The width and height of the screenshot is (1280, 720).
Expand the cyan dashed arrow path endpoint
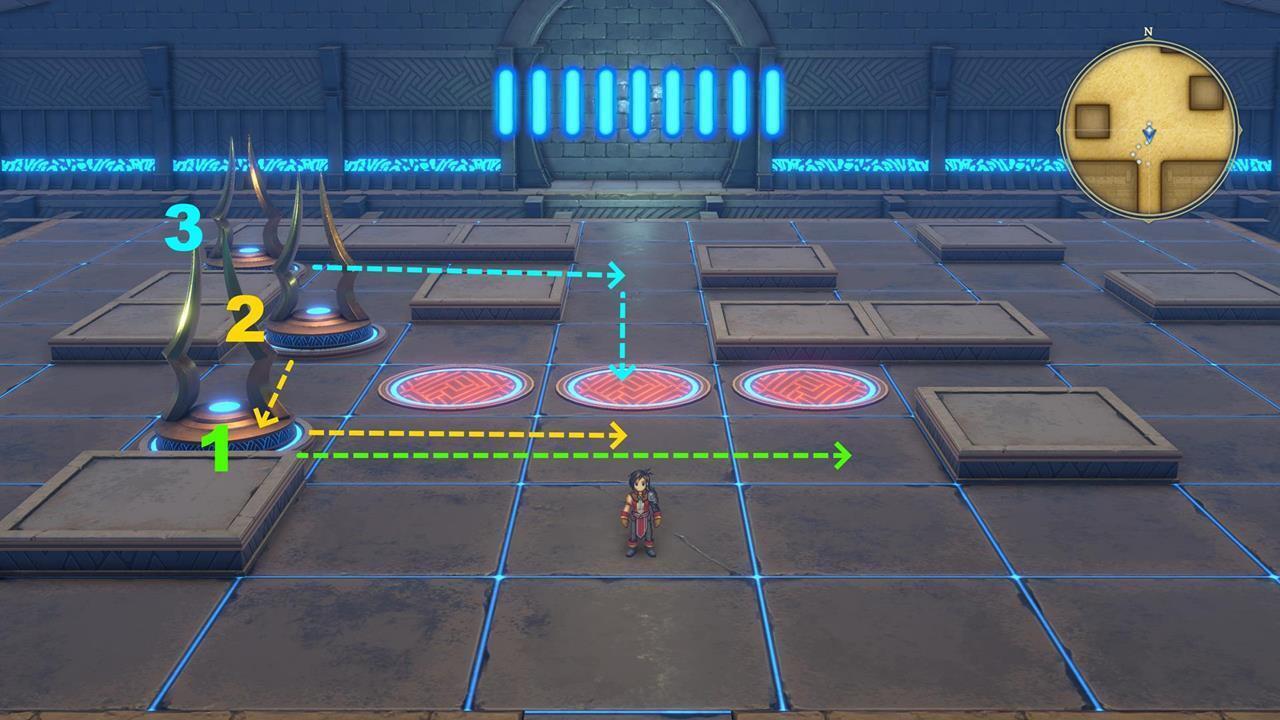623,373
